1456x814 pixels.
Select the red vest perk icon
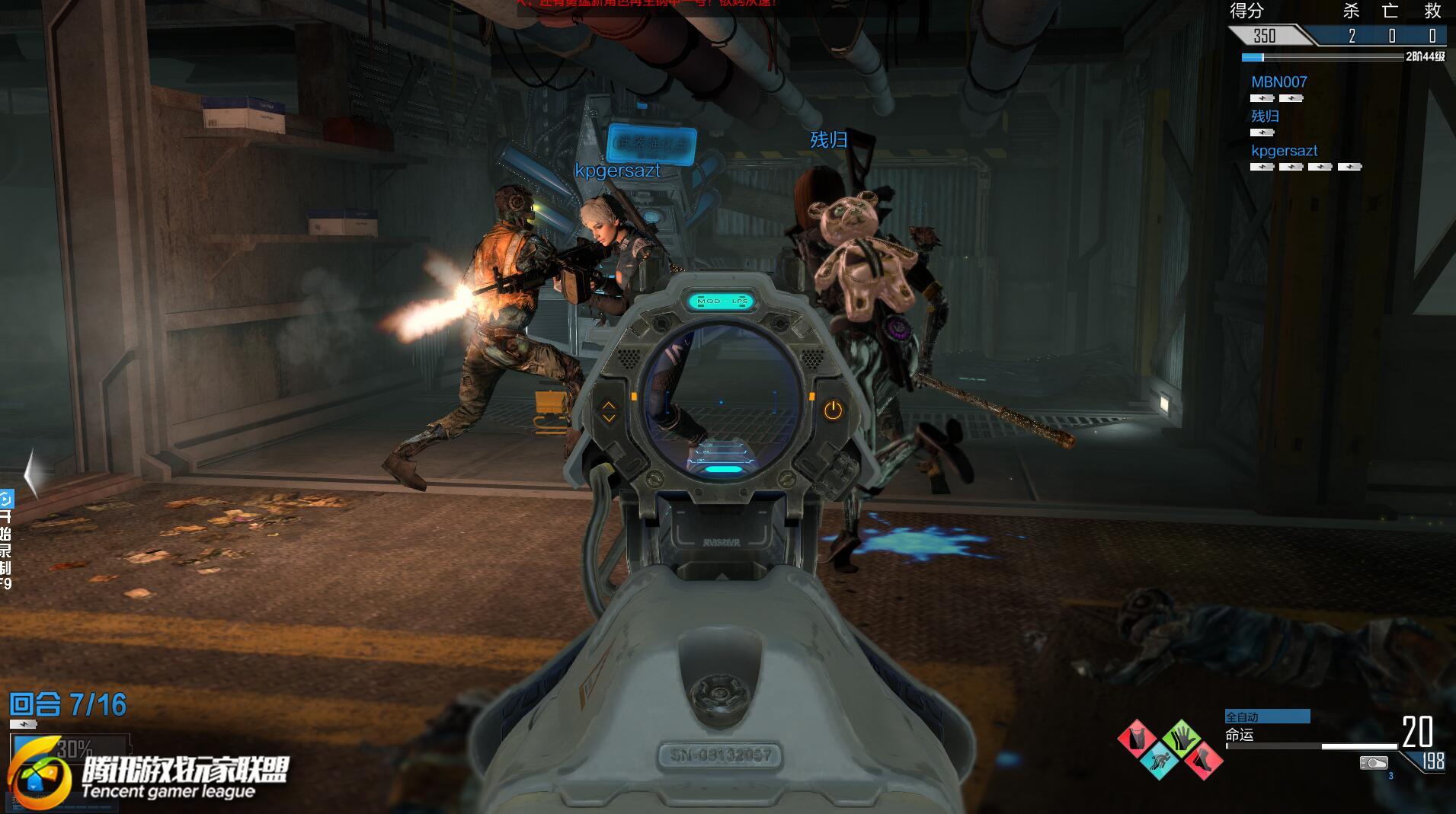pyautogui.click(x=1138, y=739)
